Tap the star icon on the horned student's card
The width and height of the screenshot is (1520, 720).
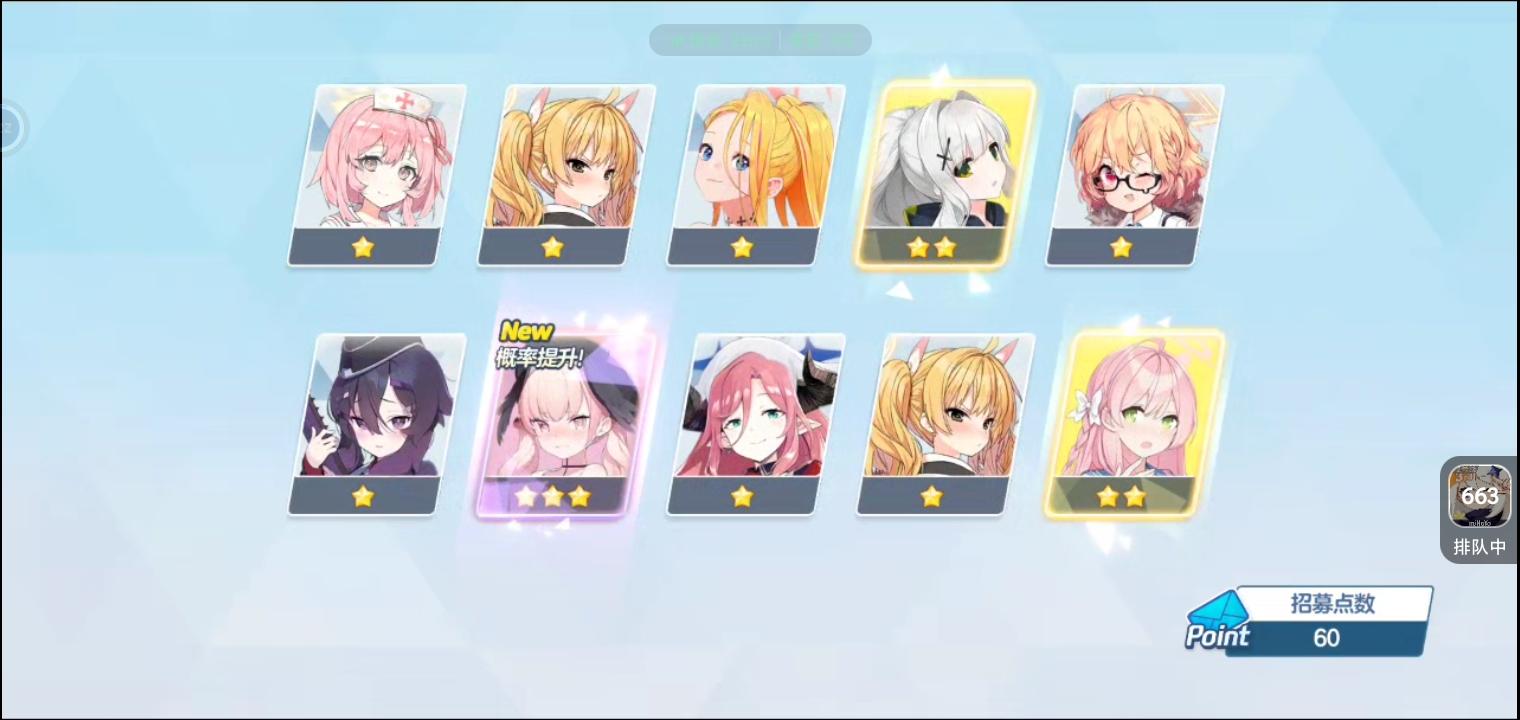742,495
